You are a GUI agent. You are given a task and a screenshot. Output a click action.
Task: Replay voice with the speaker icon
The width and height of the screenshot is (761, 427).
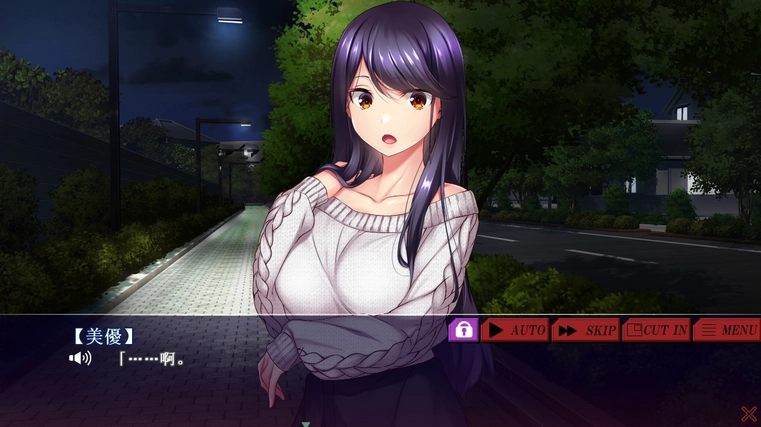pos(79,358)
